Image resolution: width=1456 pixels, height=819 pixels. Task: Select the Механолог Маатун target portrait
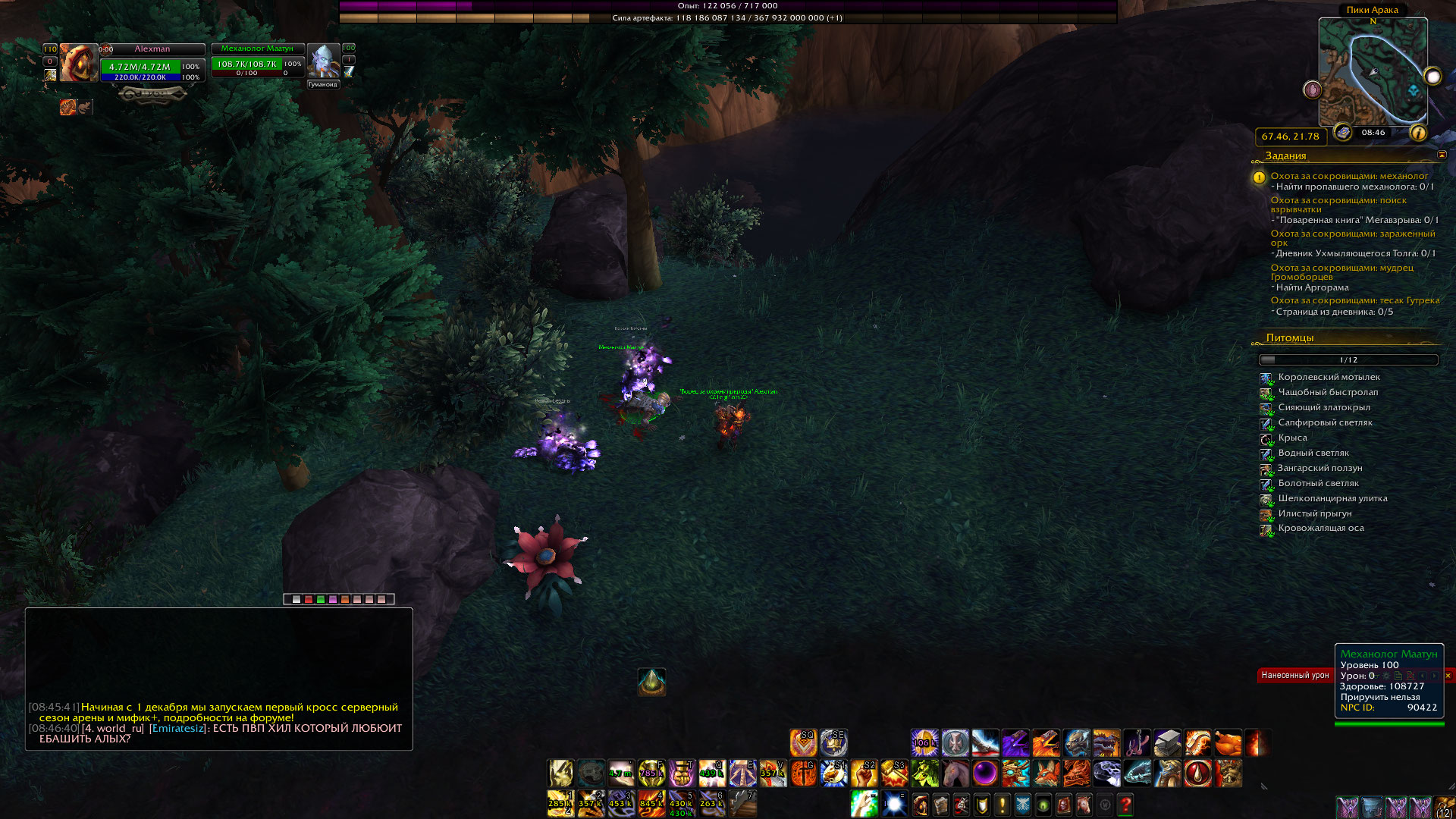(x=324, y=61)
